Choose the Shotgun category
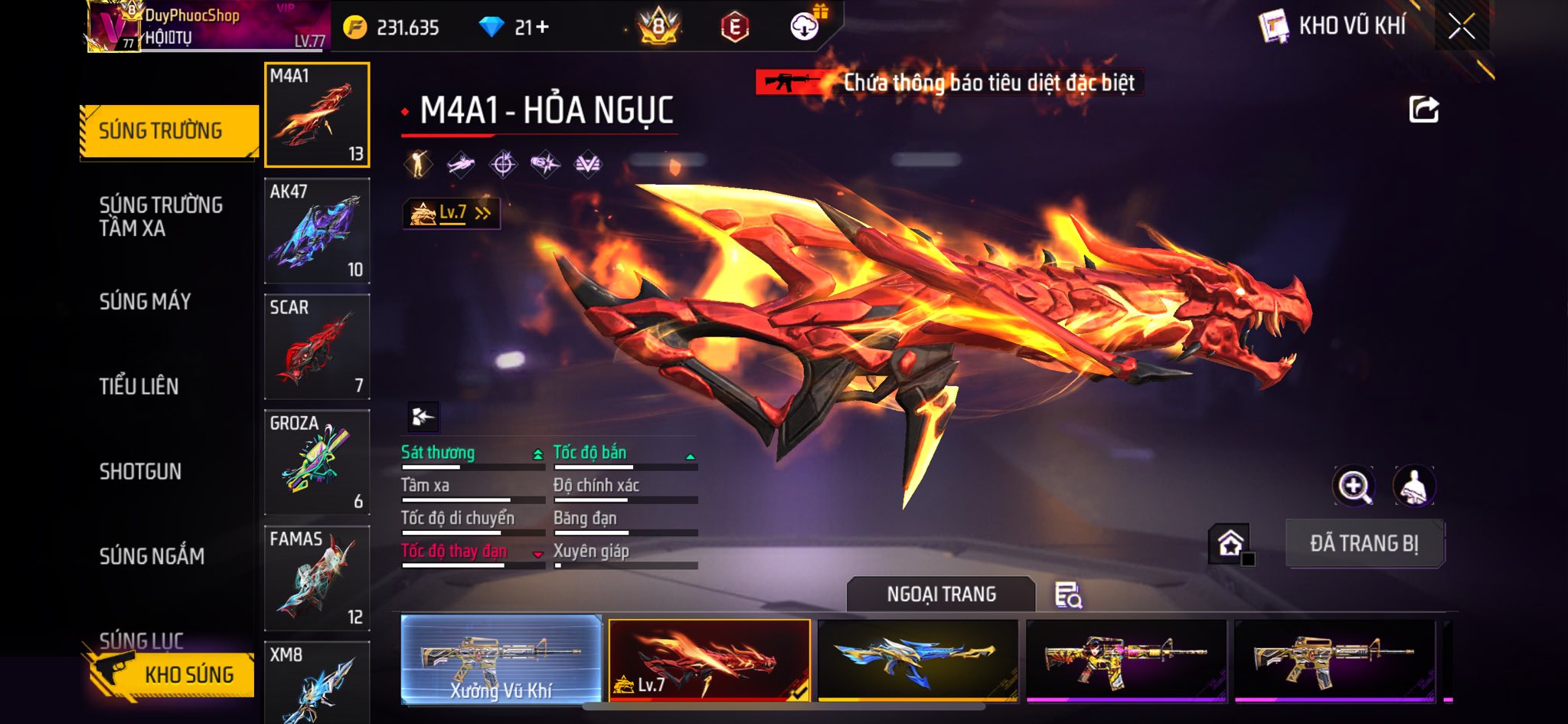This screenshot has width=1568, height=724. click(140, 471)
